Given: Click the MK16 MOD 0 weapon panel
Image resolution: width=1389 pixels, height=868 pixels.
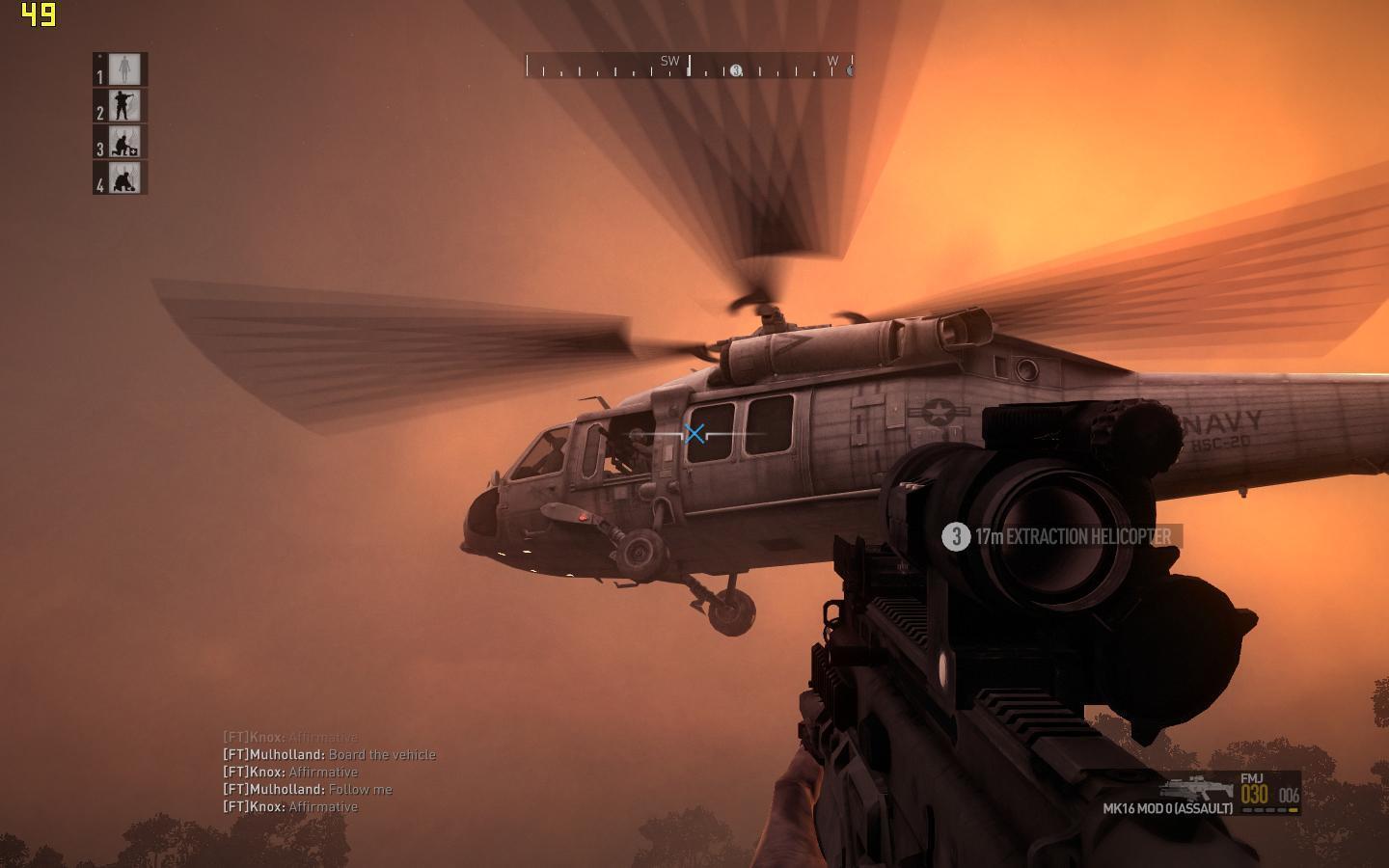Looking at the screenshot, I should pos(1202,794).
